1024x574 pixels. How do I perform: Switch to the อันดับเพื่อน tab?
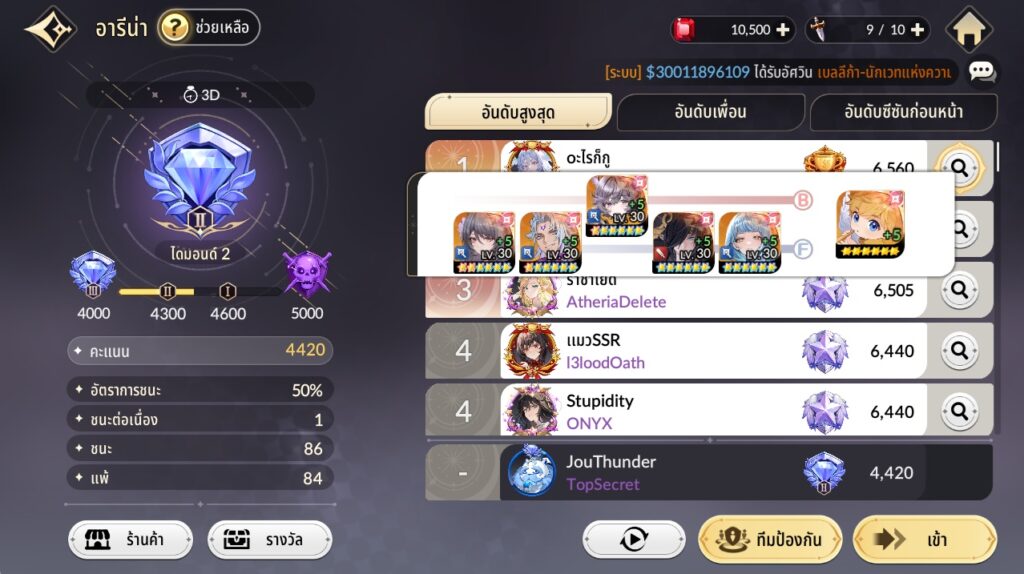pos(710,112)
